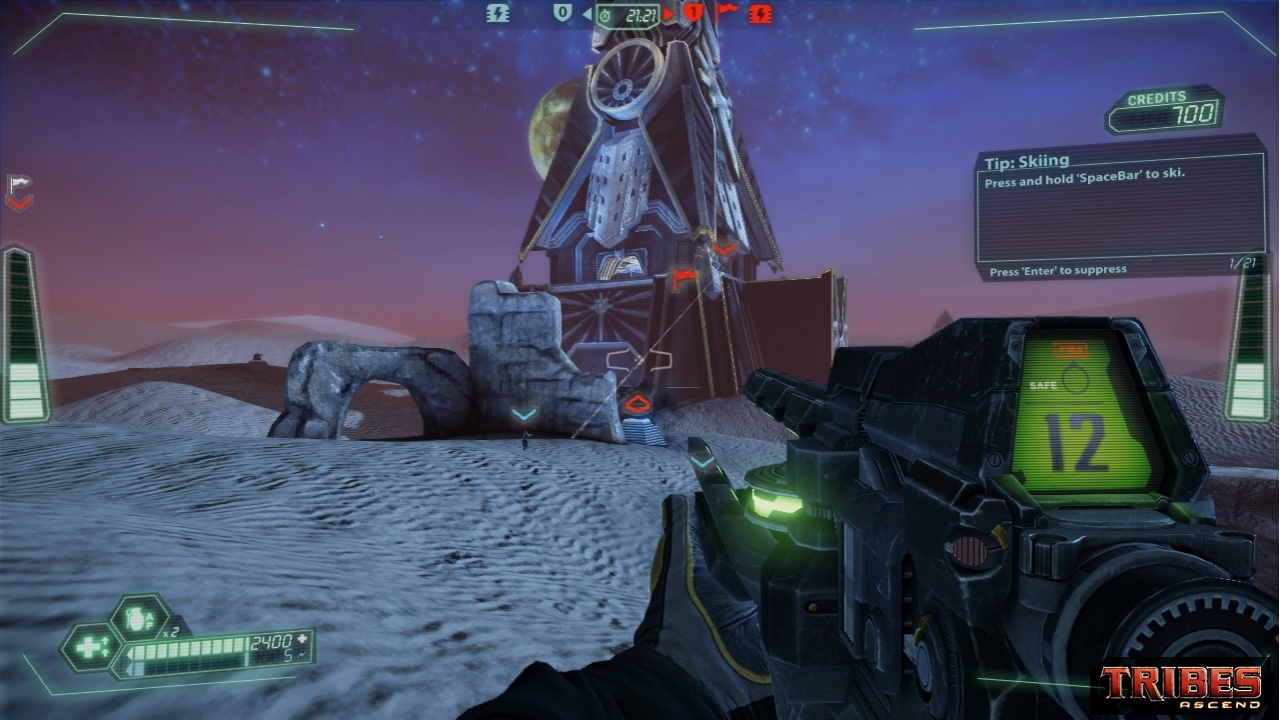The height and width of the screenshot is (720, 1280).
Task: Toggle the SAFE indicator on the weapon display
Action: point(1045,383)
